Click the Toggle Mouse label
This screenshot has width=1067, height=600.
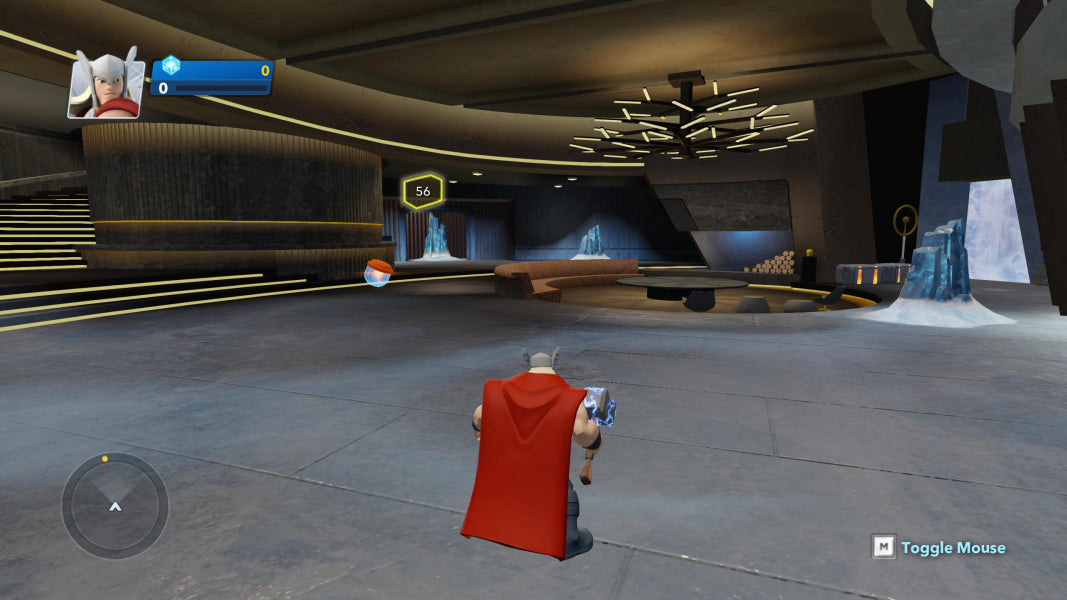952,547
